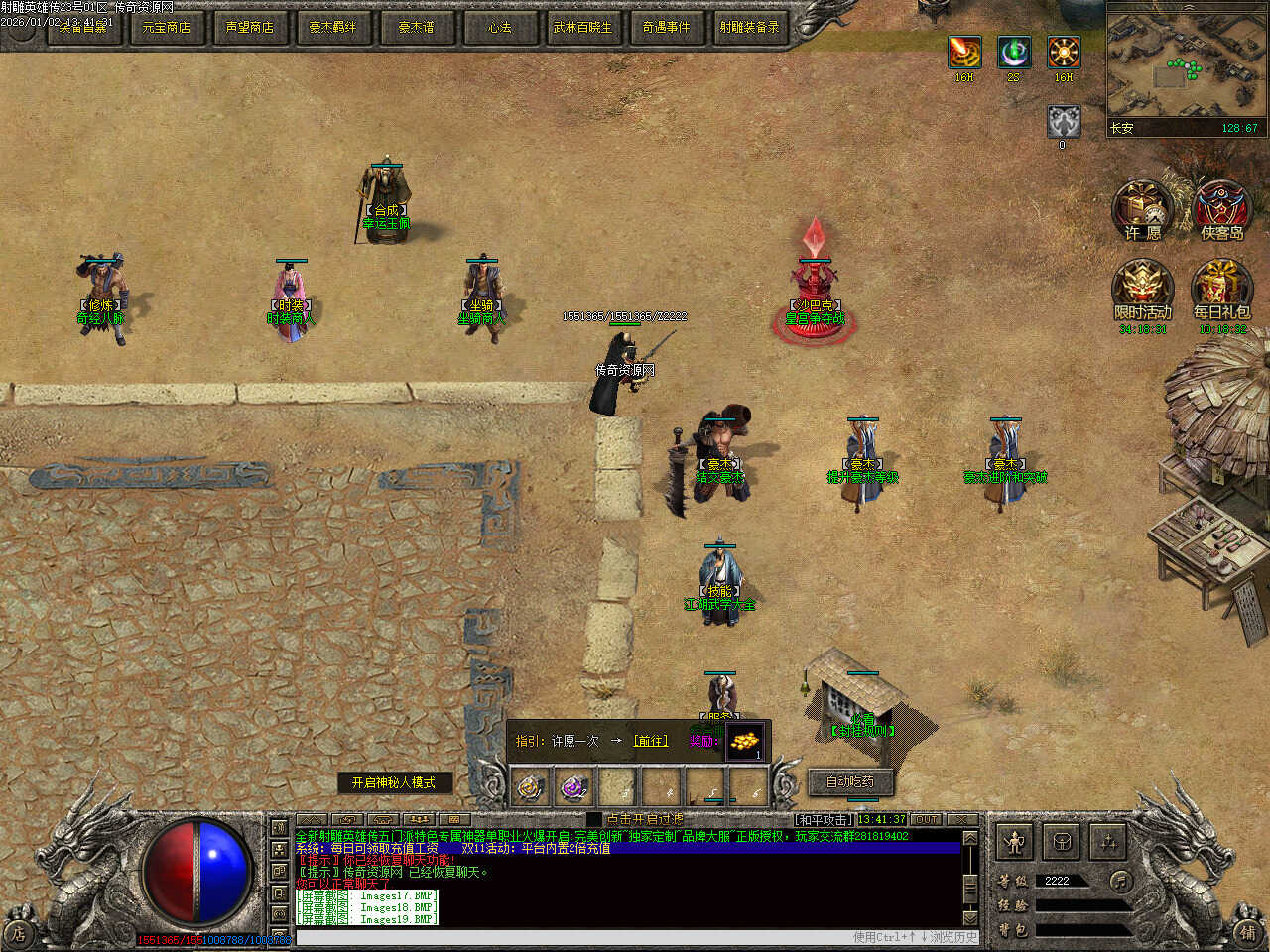Open the 元宝商店 shop menu
This screenshot has height=952, width=1270.
tap(166, 27)
